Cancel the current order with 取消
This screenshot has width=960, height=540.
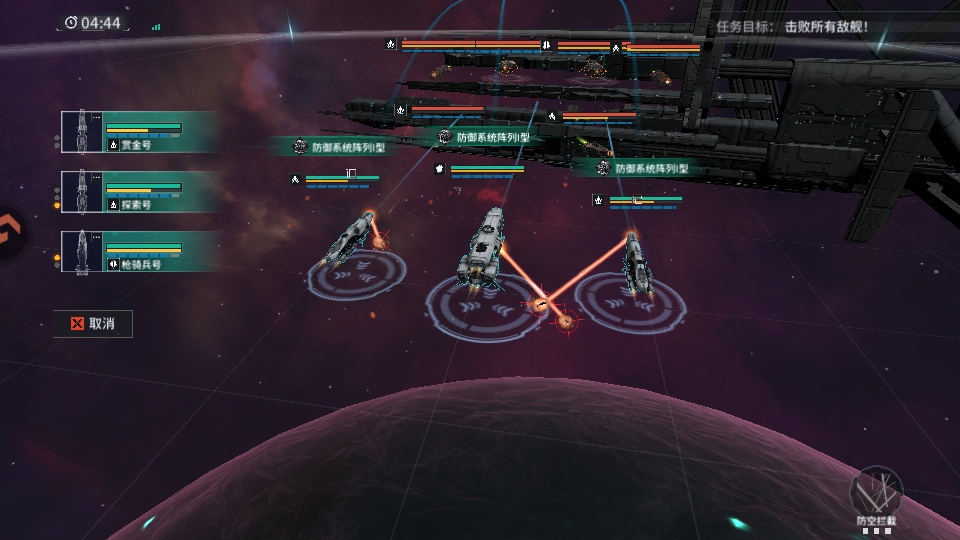click(x=92, y=323)
